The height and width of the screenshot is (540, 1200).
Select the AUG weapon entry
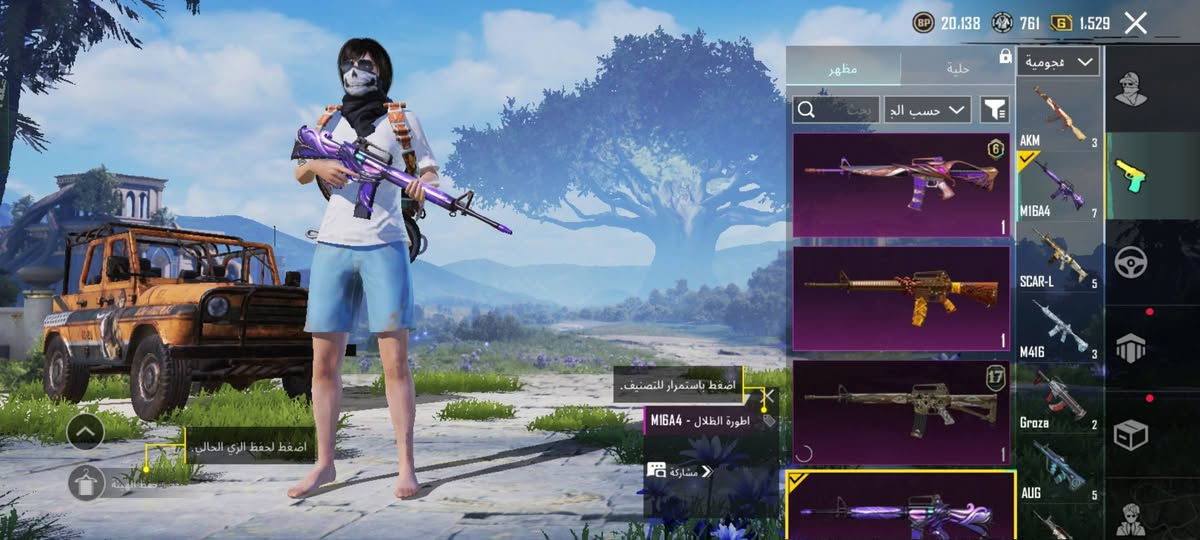1060,468
